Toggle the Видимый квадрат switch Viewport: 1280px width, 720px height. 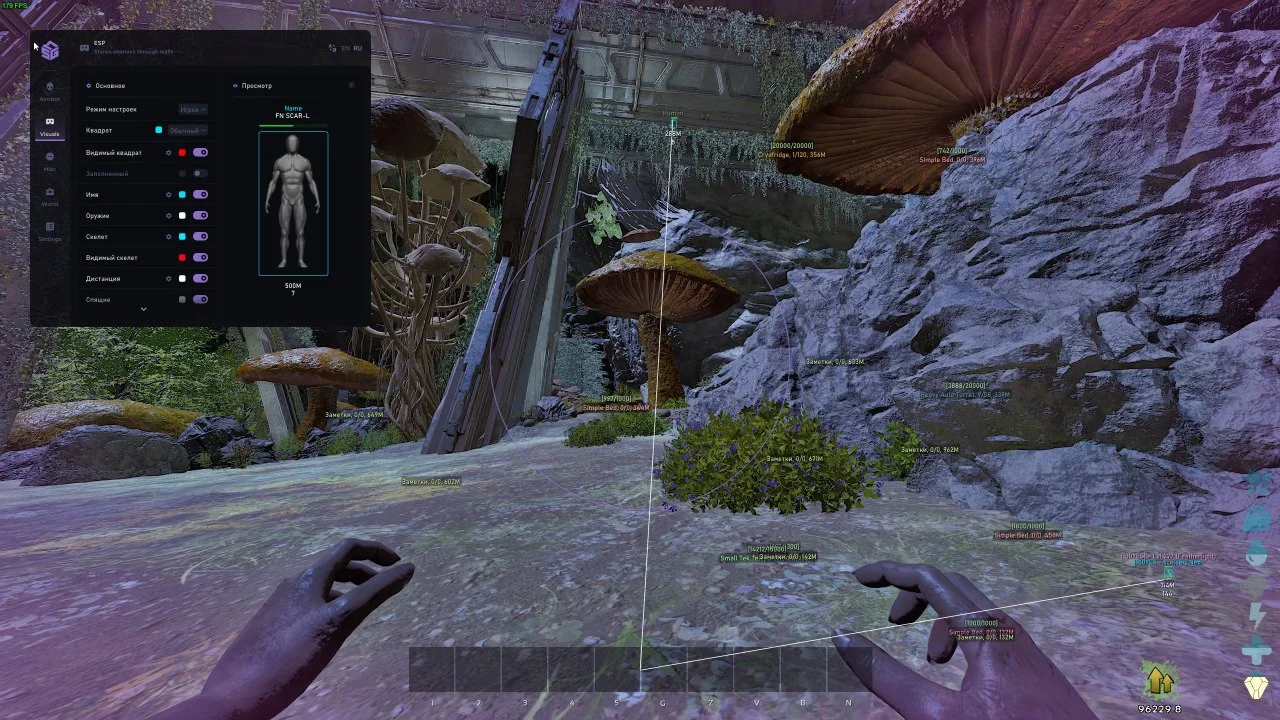point(200,153)
